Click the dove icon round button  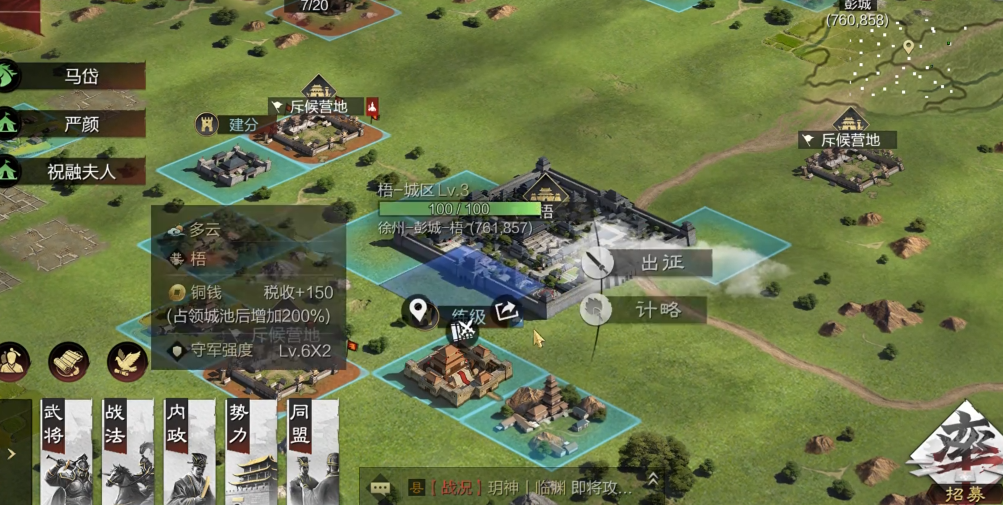pos(128,362)
